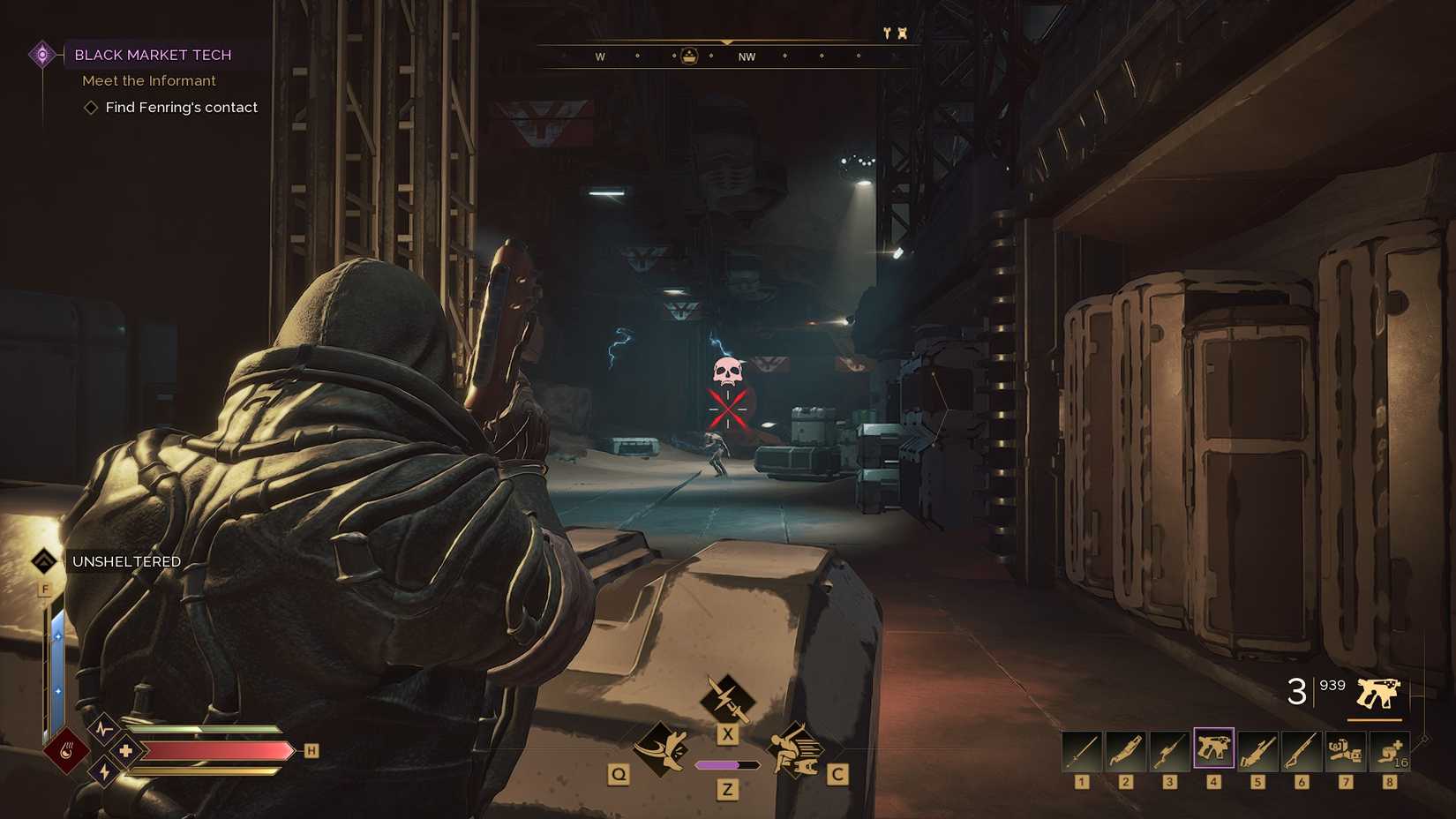Viewport: 1456px width, 819px height.
Task: Use the medkit item in slot 8
Action: [x=1390, y=750]
